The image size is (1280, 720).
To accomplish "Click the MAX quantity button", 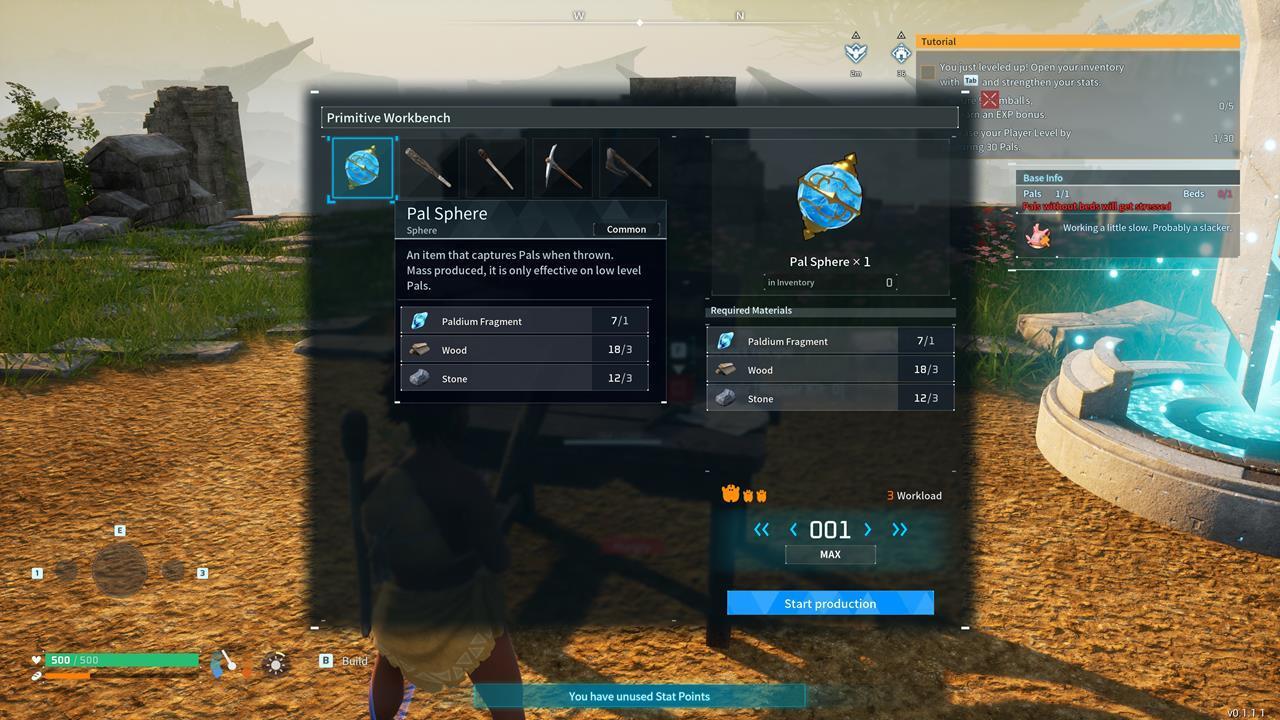I will pos(829,554).
